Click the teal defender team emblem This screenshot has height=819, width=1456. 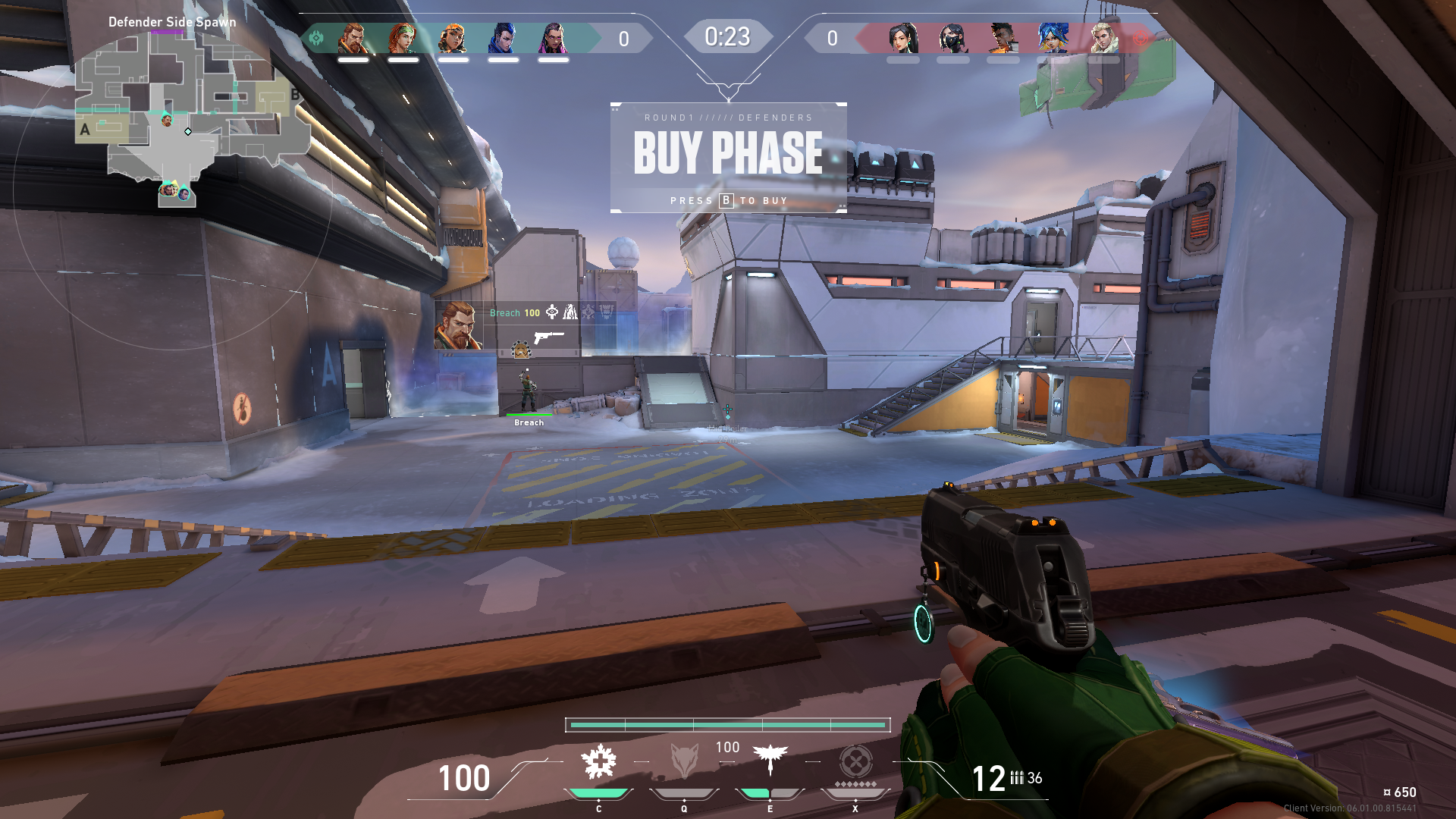point(317,38)
